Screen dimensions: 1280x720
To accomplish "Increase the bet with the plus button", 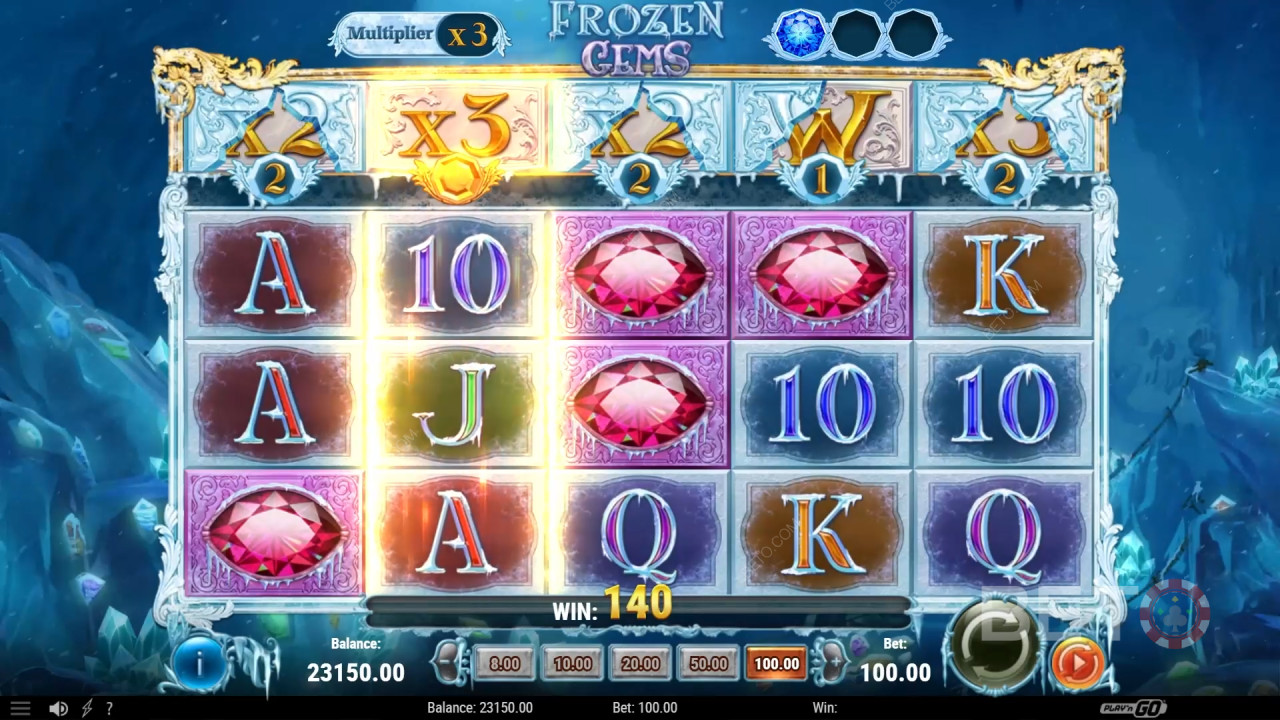I will tap(831, 662).
